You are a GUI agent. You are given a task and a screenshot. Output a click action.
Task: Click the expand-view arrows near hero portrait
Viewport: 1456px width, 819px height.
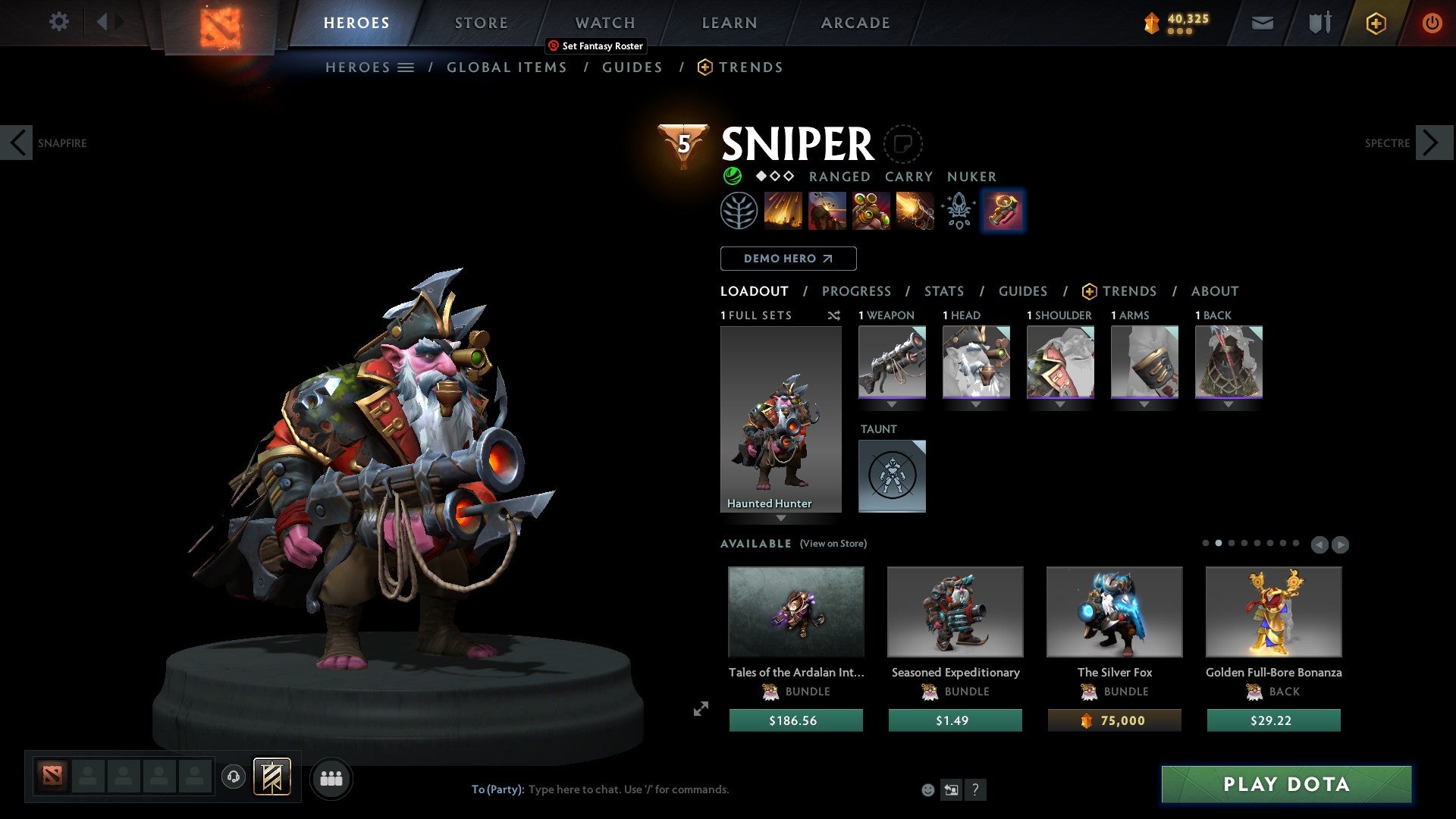(x=700, y=708)
